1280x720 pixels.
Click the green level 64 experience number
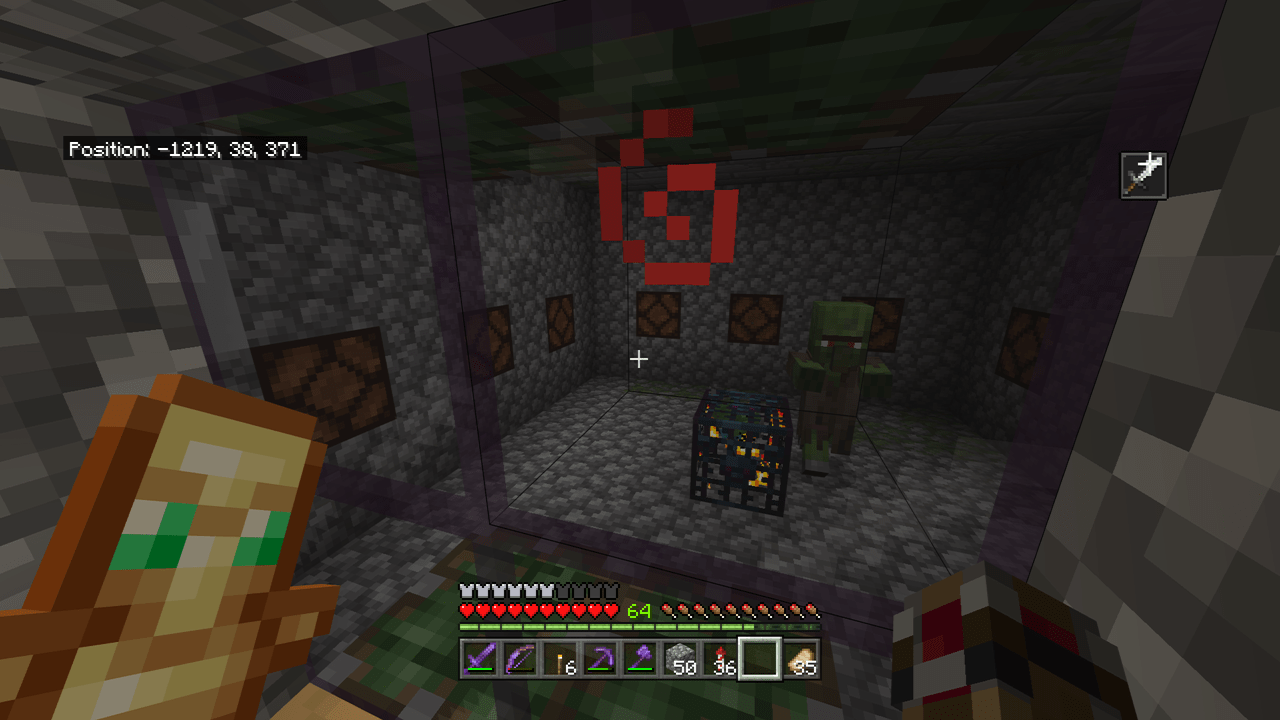pyautogui.click(x=641, y=608)
